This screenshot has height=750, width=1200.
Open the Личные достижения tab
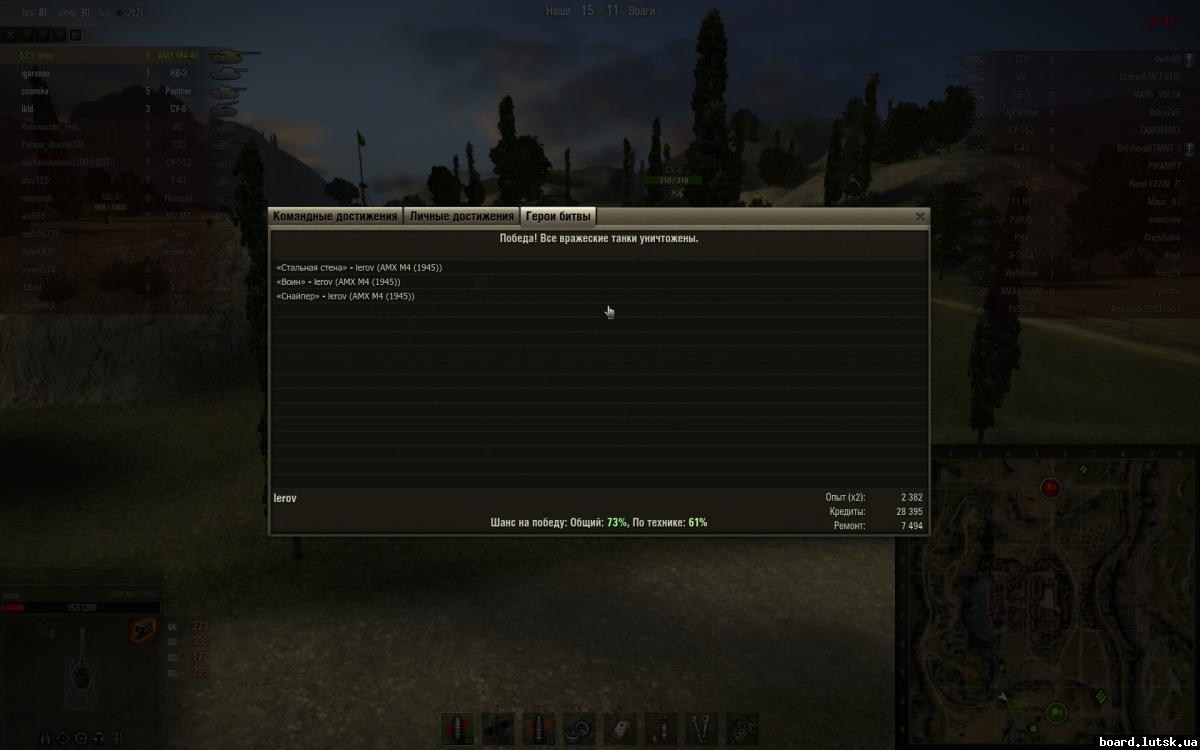tap(461, 216)
